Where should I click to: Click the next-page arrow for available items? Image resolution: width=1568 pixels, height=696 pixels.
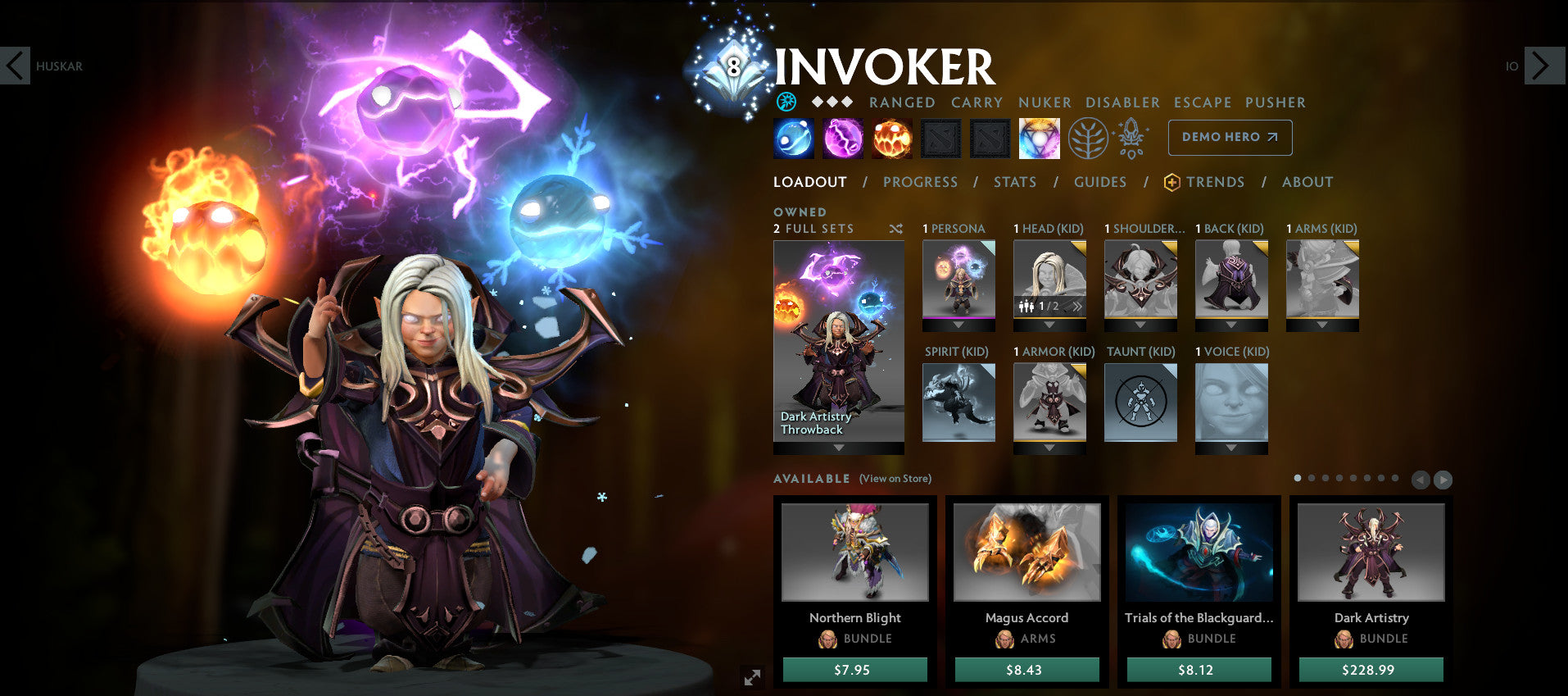1442,478
